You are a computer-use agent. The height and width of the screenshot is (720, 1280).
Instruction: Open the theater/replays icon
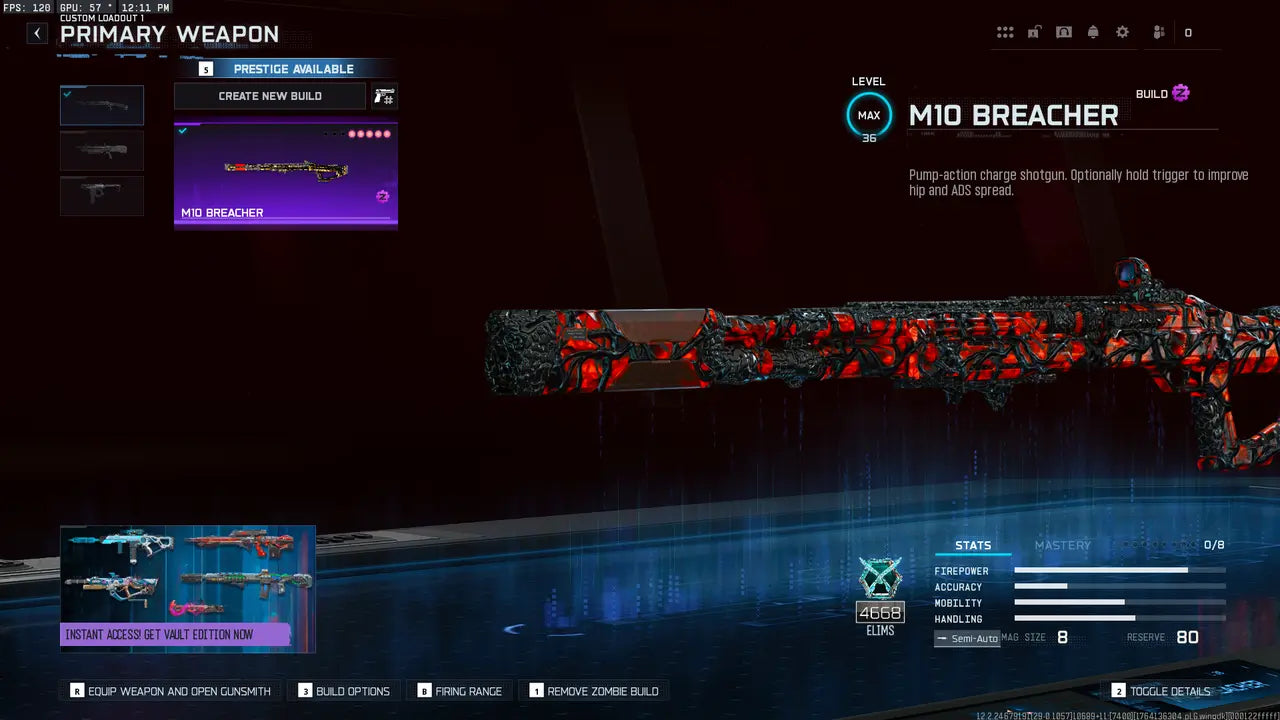pos(1064,31)
